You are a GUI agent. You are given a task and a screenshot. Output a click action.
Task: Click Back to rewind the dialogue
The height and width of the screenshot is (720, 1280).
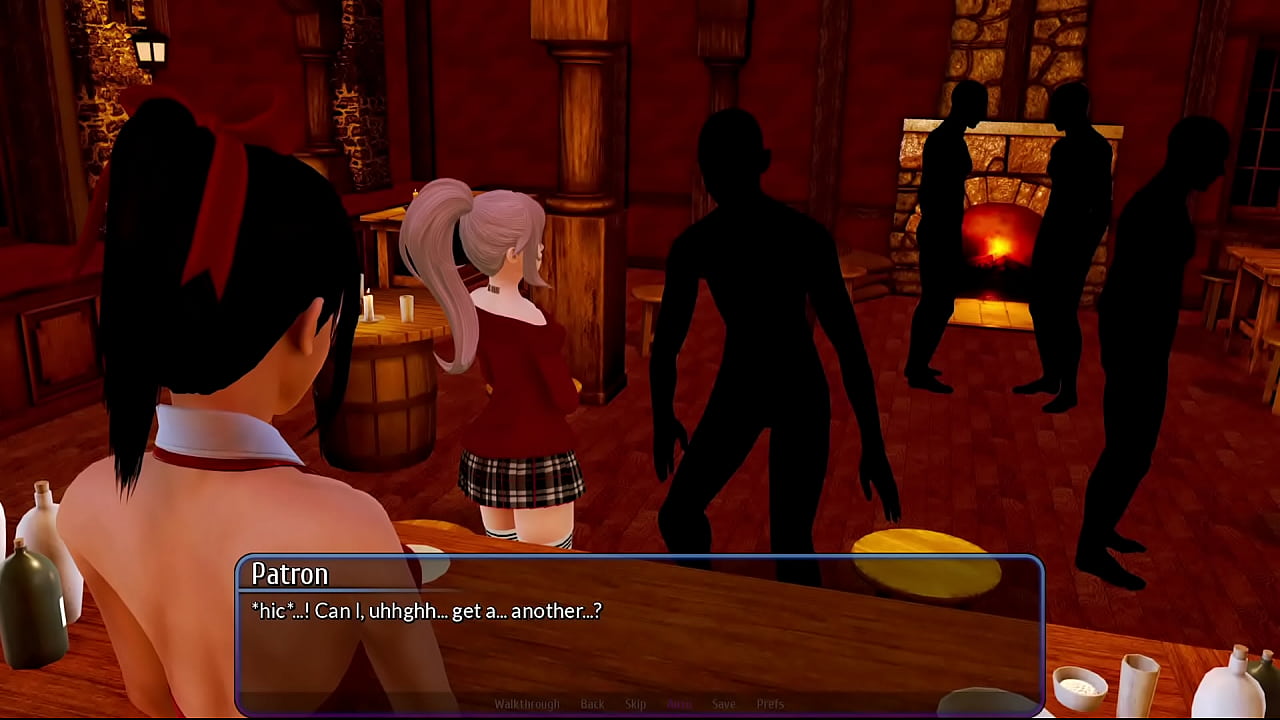[x=592, y=704]
